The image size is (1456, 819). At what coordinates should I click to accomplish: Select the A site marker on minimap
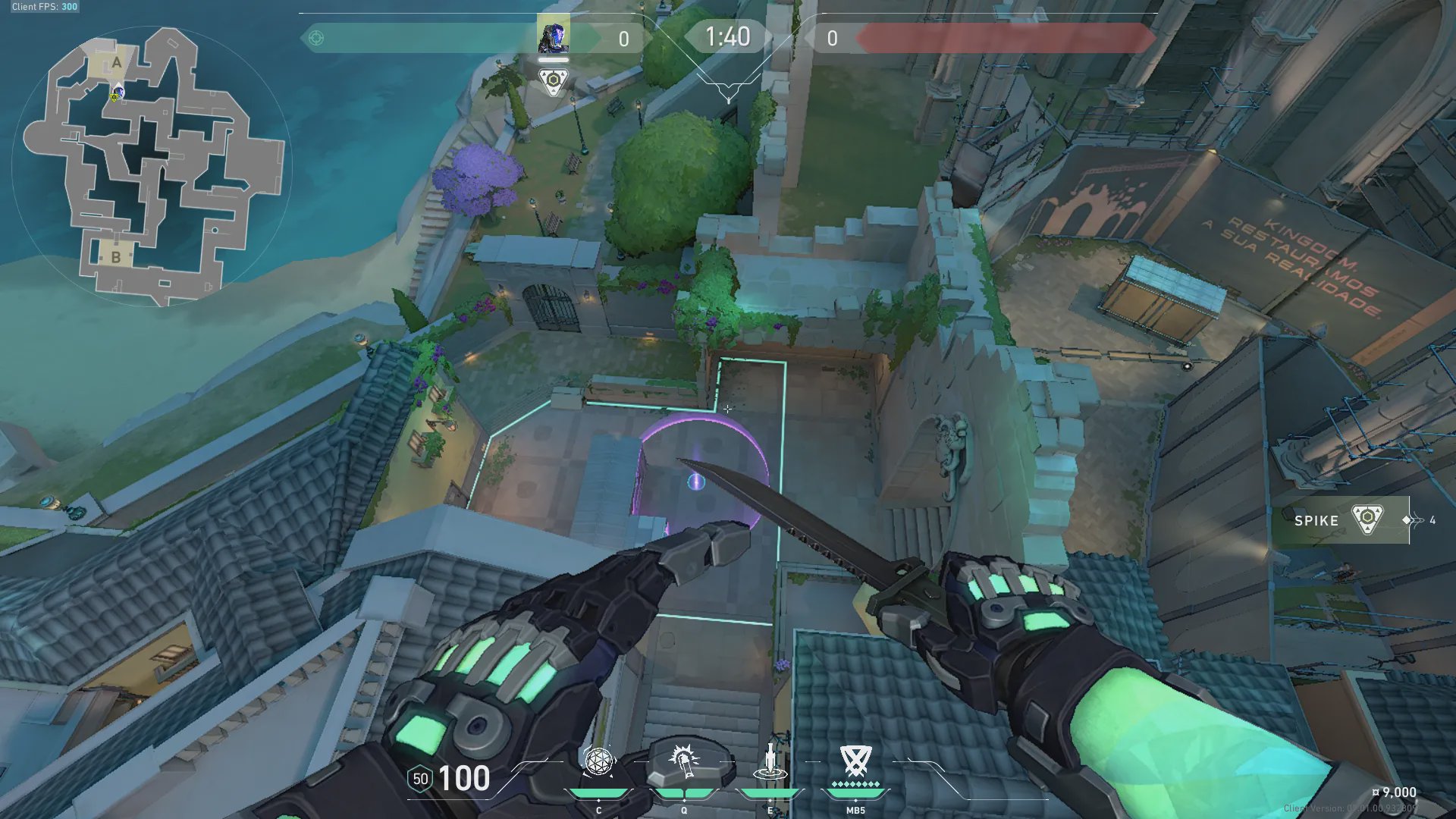tap(117, 62)
